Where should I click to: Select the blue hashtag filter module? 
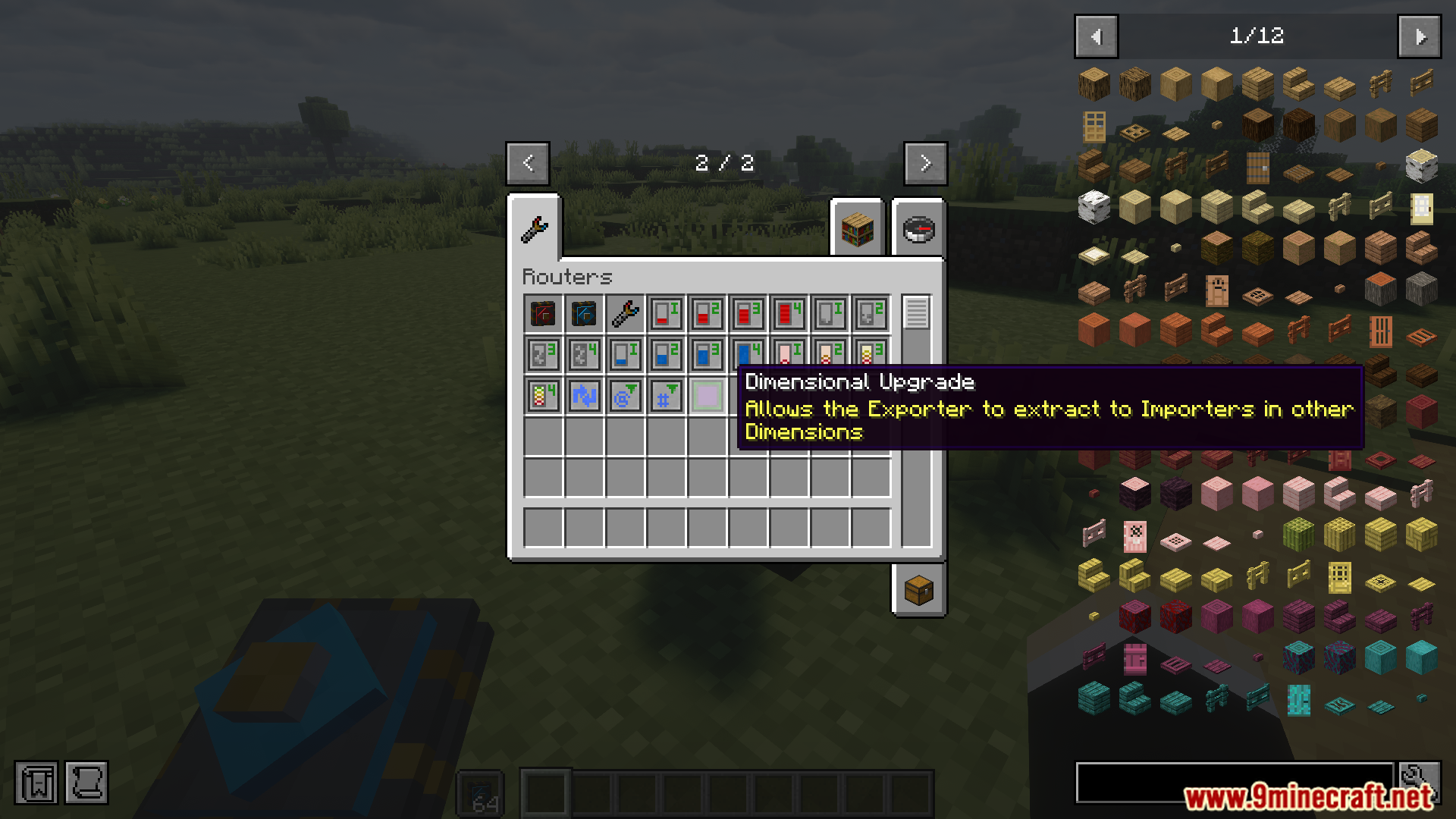coord(665,394)
